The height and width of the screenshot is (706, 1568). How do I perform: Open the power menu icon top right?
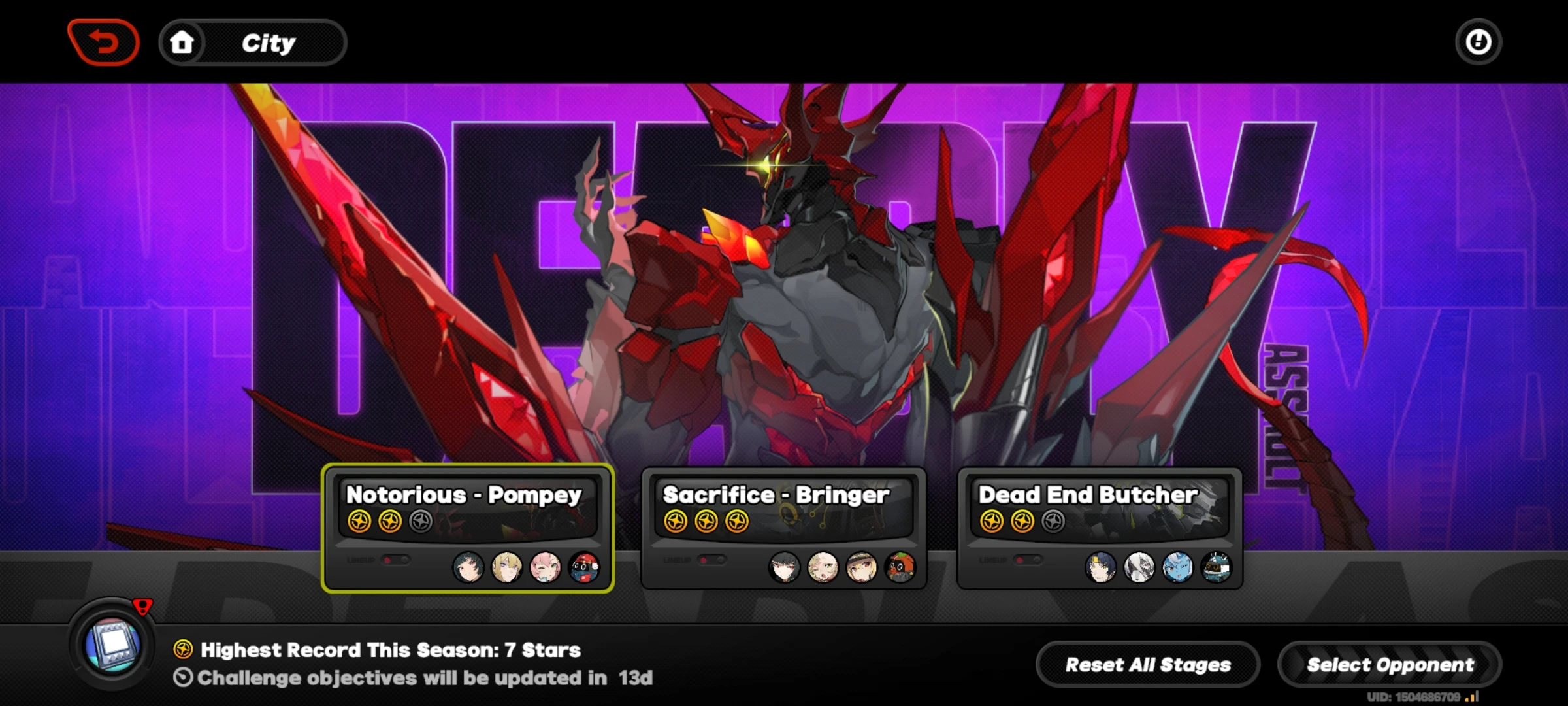pos(1477,41)
